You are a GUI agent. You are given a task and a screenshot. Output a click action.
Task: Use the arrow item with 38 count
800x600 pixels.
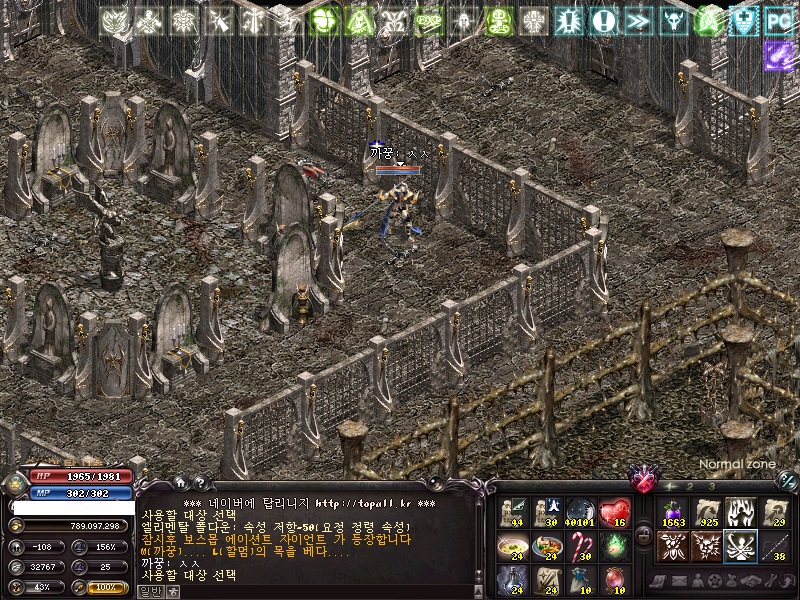pyautogui.click(x=773, y=546)
